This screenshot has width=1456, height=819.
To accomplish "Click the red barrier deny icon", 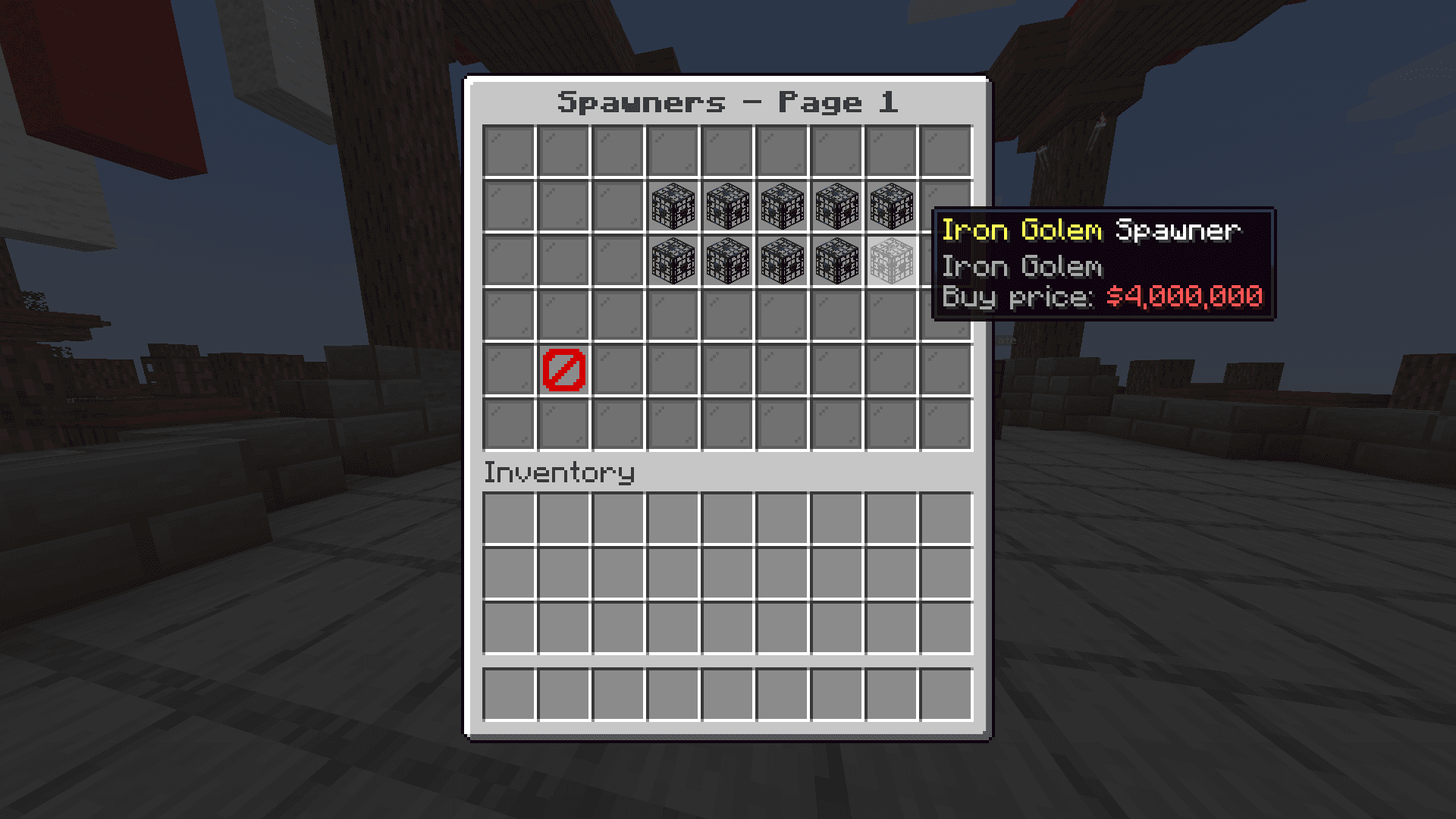I will click(x=563, y=371).
